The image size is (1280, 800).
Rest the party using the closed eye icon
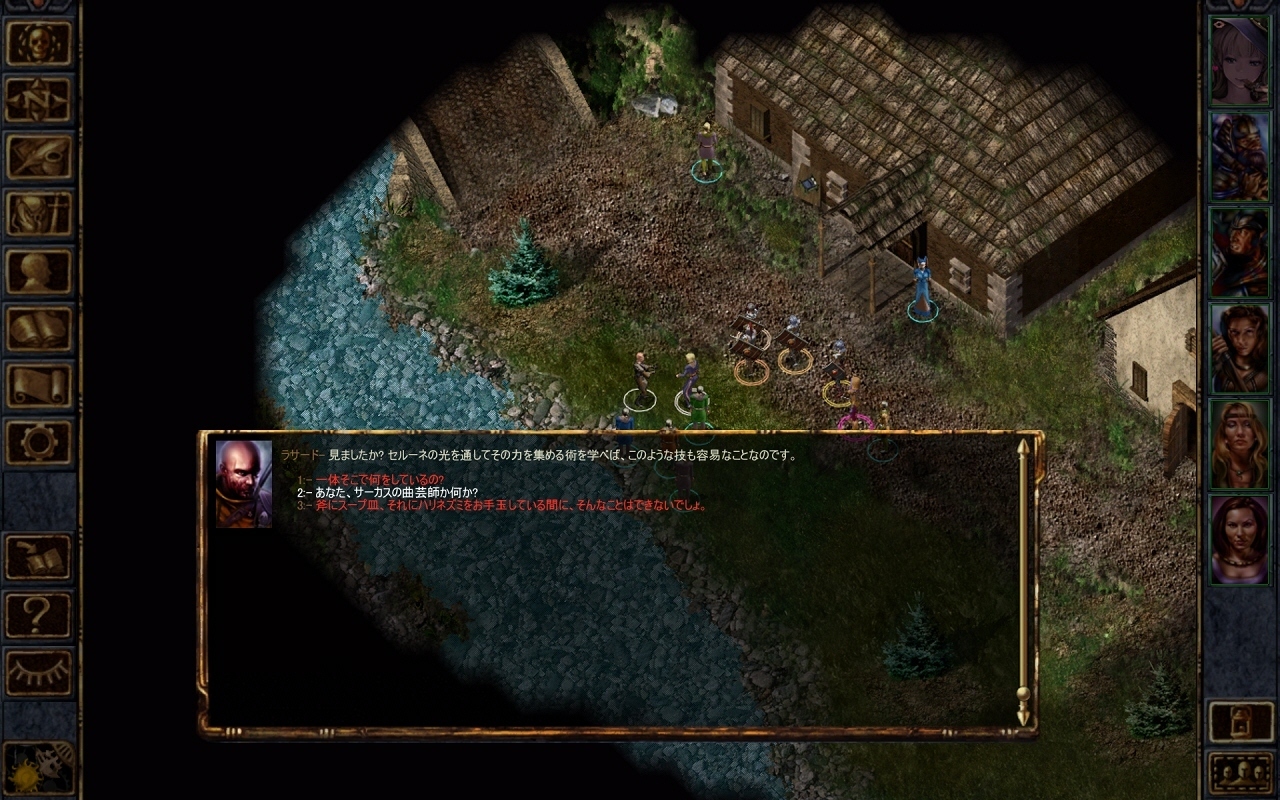[39, 672]
